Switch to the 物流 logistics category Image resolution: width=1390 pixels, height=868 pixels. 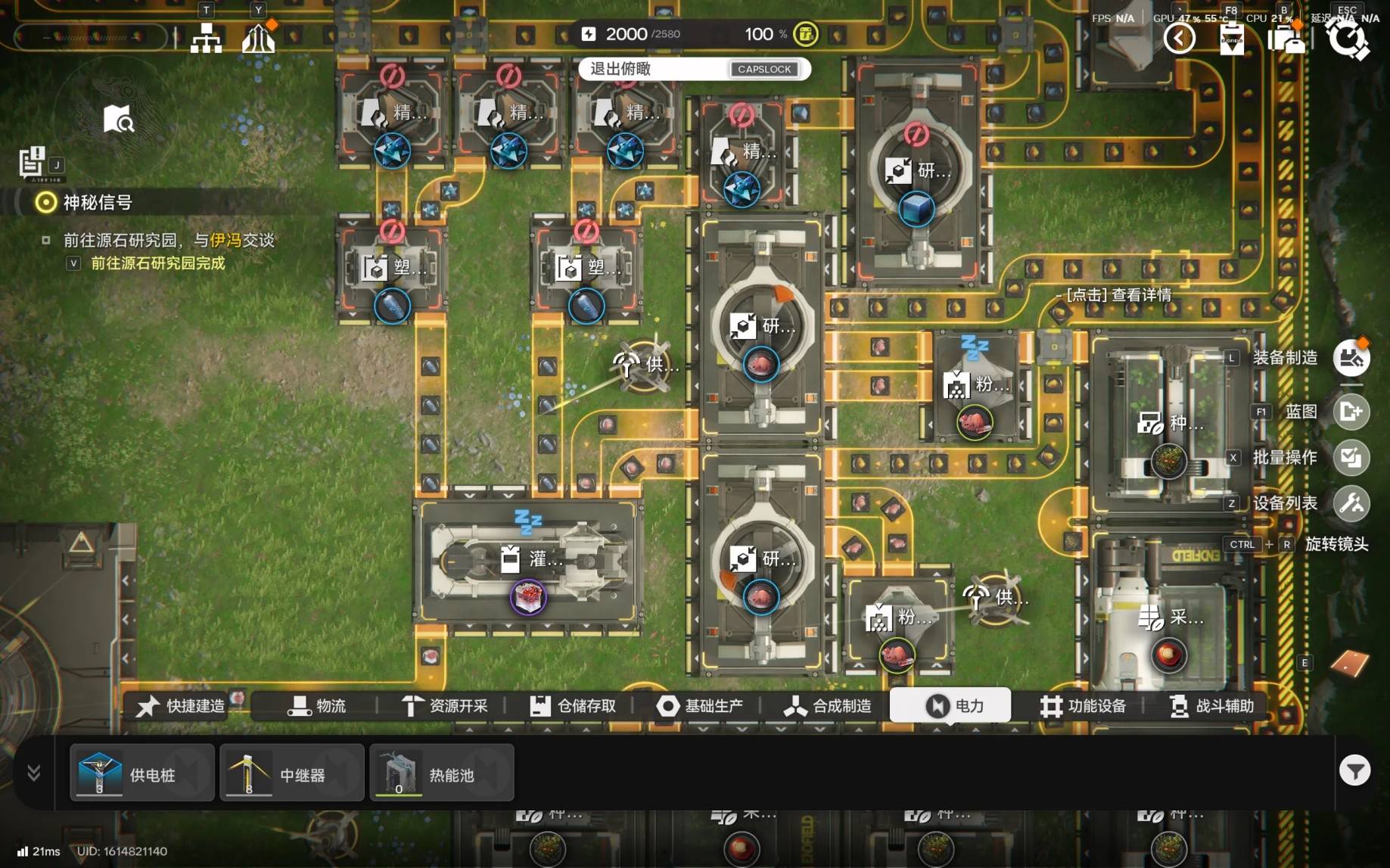click(317, 706)
